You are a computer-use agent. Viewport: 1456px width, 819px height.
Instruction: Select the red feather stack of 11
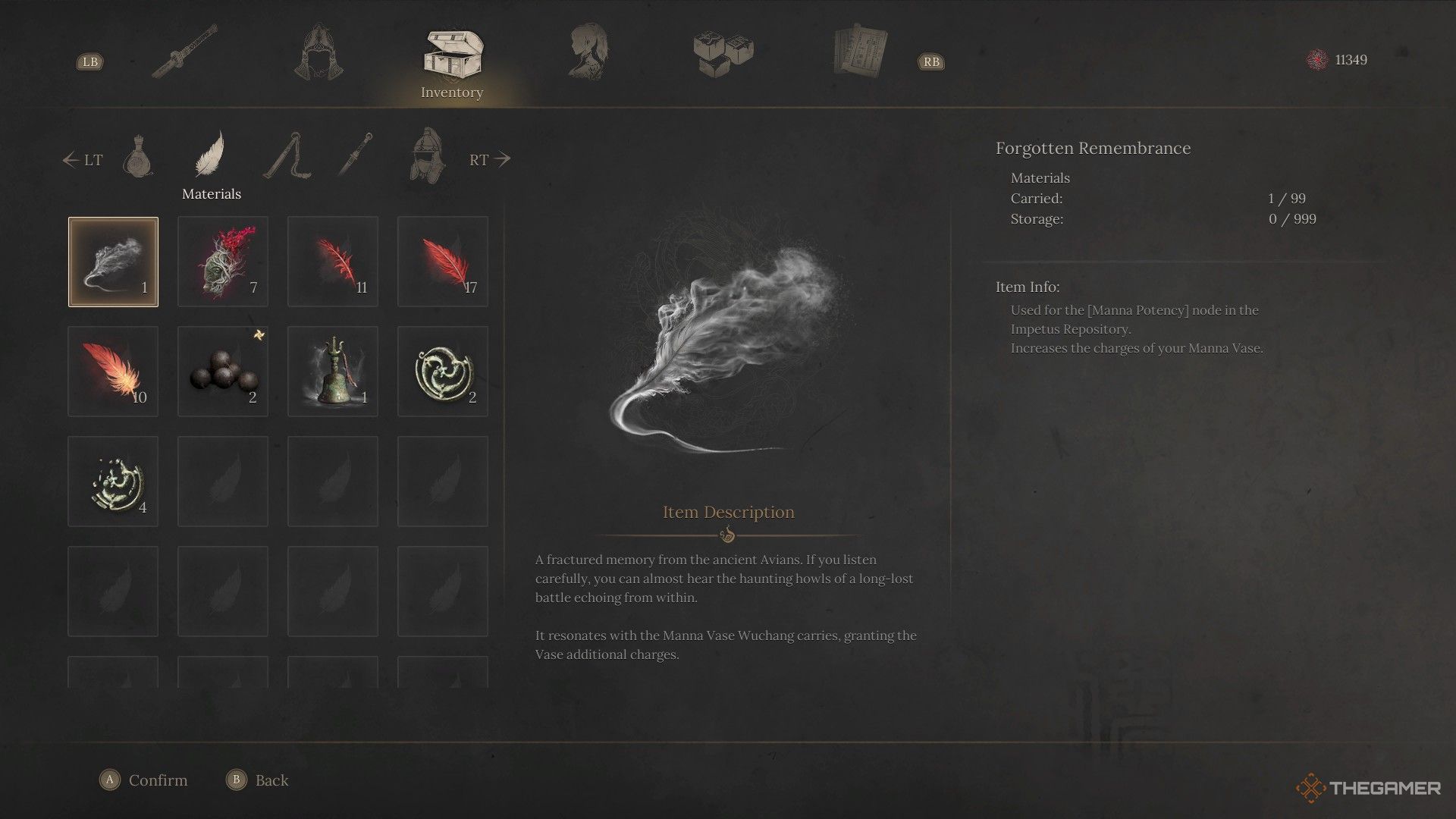333,262
